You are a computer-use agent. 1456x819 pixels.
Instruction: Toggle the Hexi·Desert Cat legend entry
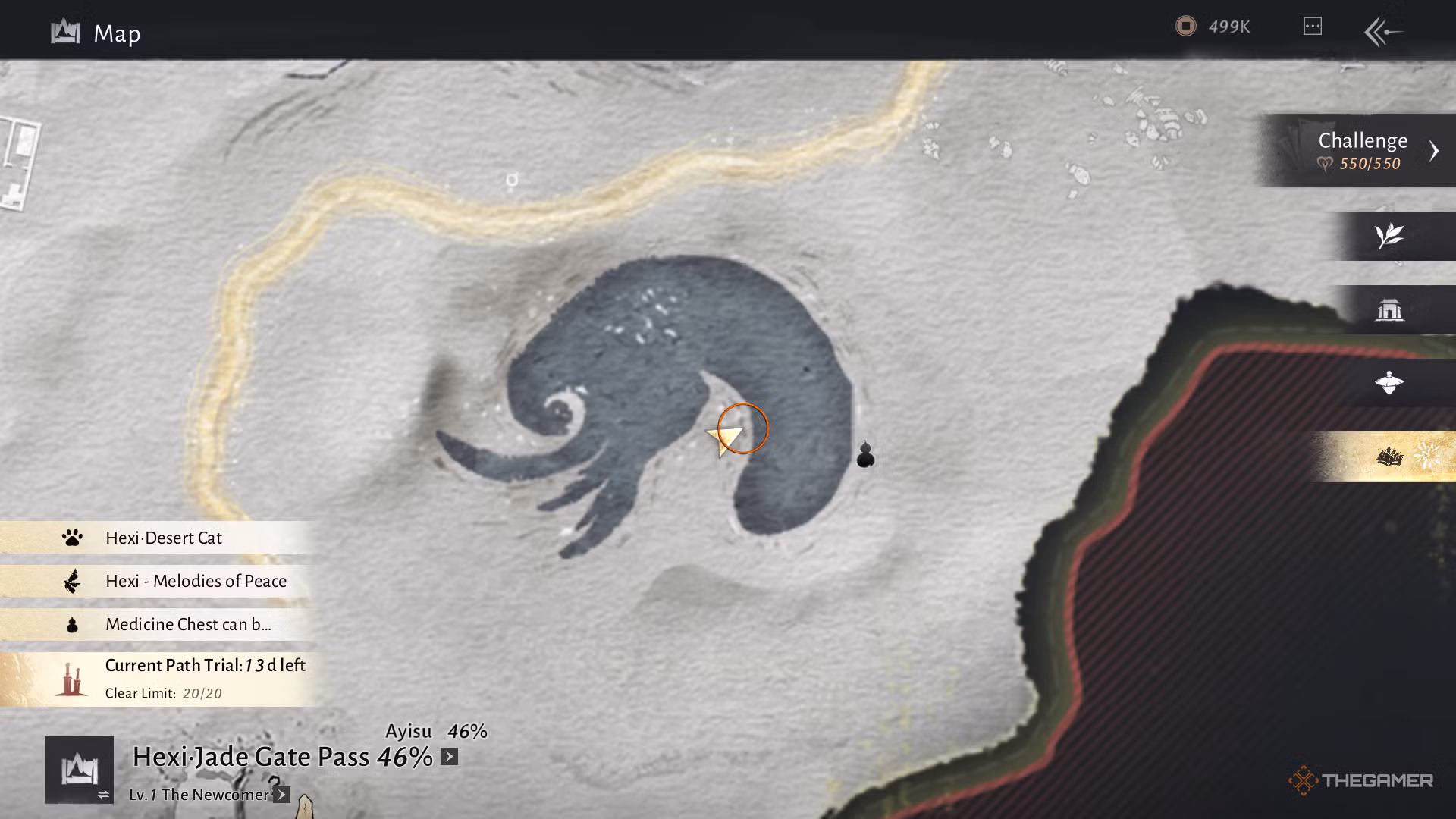(164, 538)
